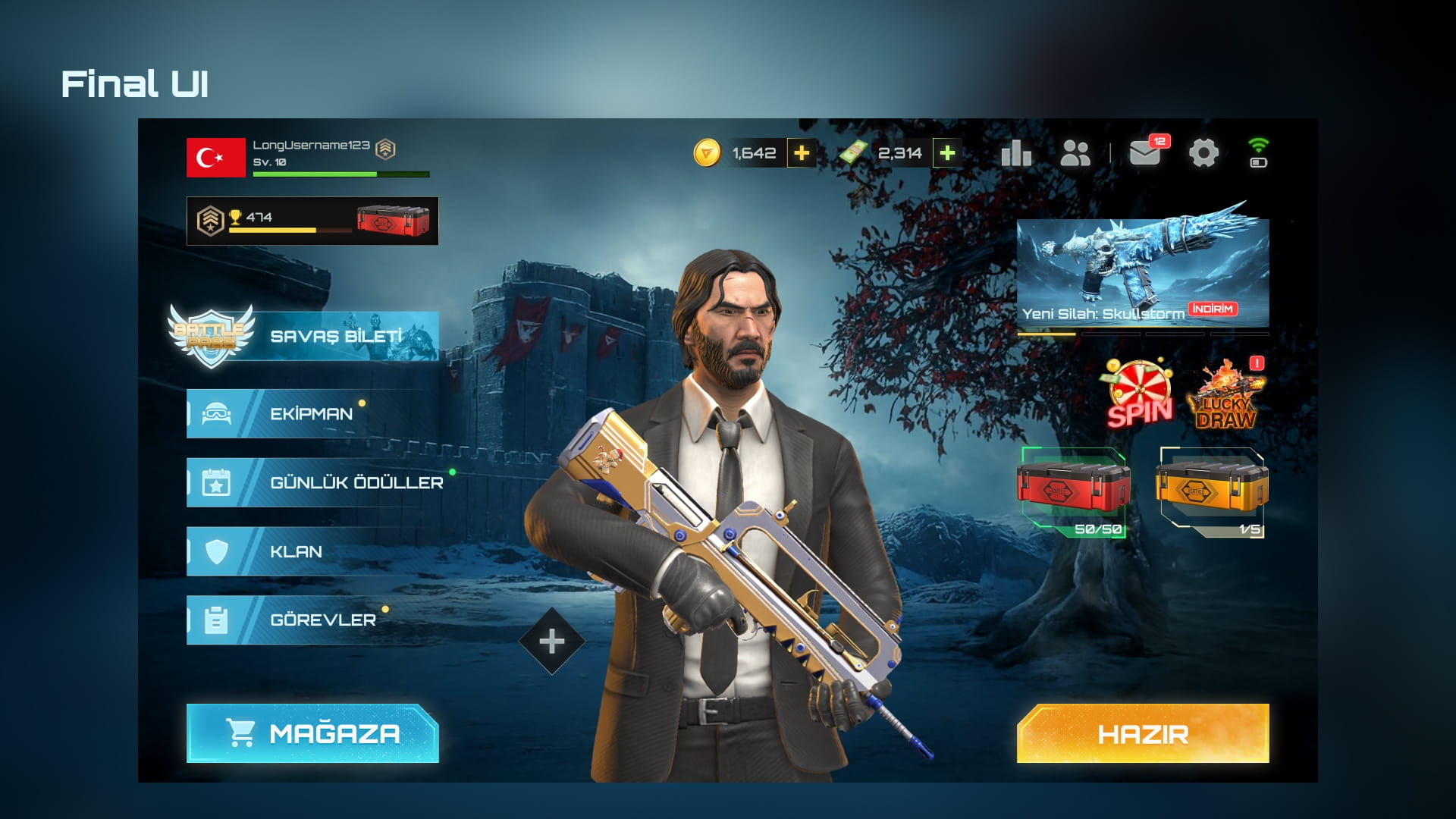Click the diamond plus button beside character

tap(551, 642)
